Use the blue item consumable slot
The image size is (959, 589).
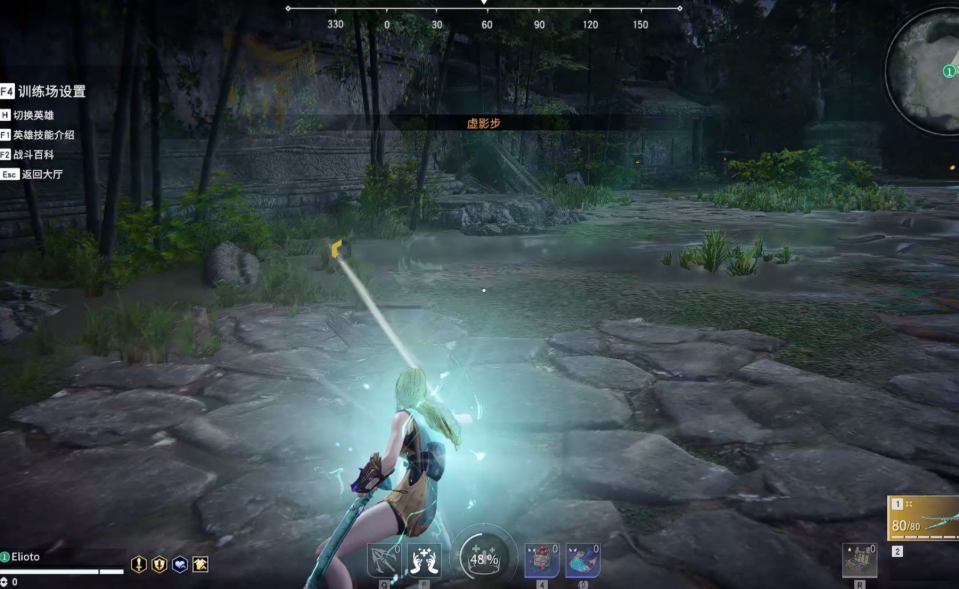coord(583,561)
